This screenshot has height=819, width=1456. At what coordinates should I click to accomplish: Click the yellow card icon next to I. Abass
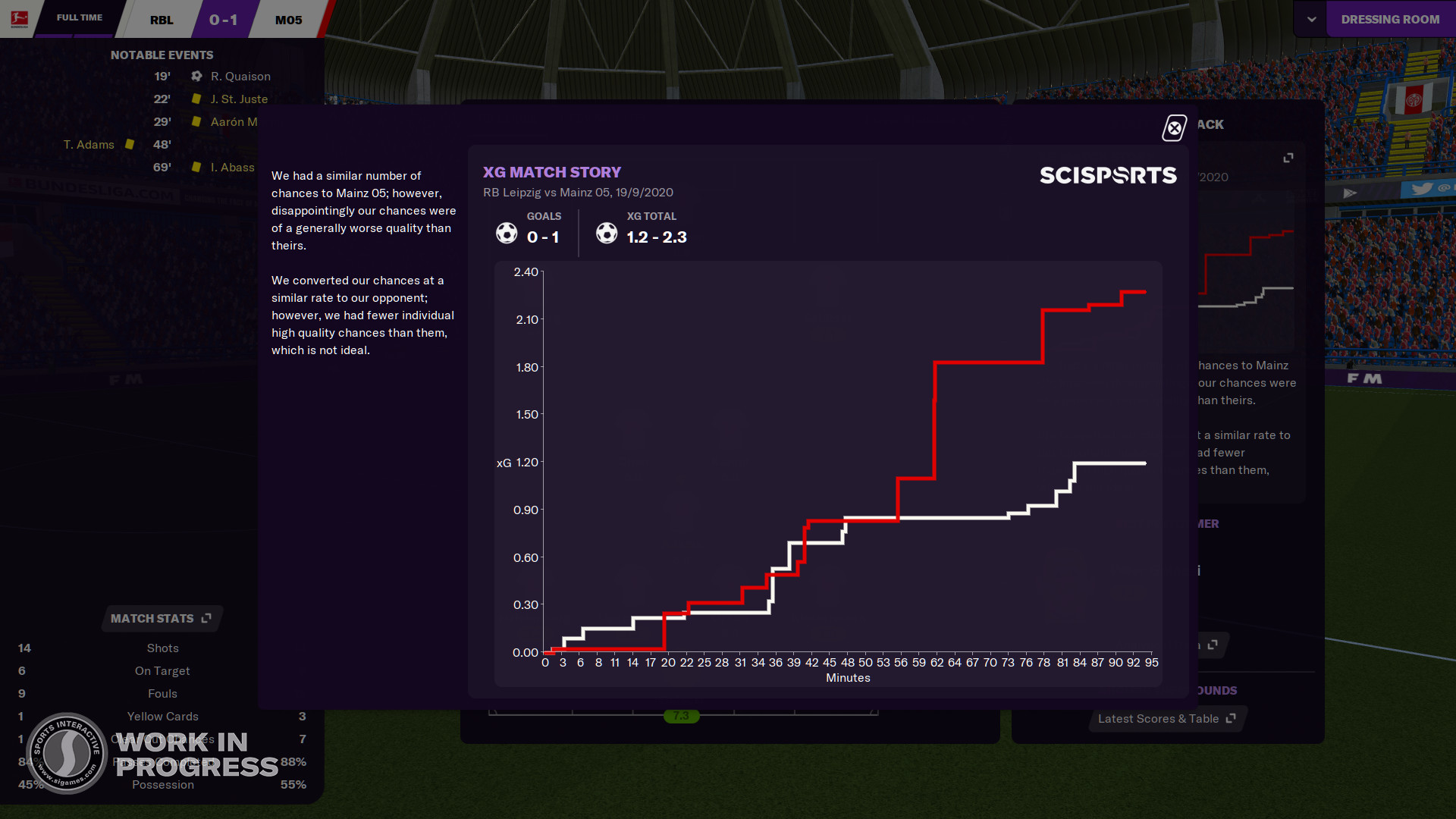pyautogui.click(x=196, y=168)
